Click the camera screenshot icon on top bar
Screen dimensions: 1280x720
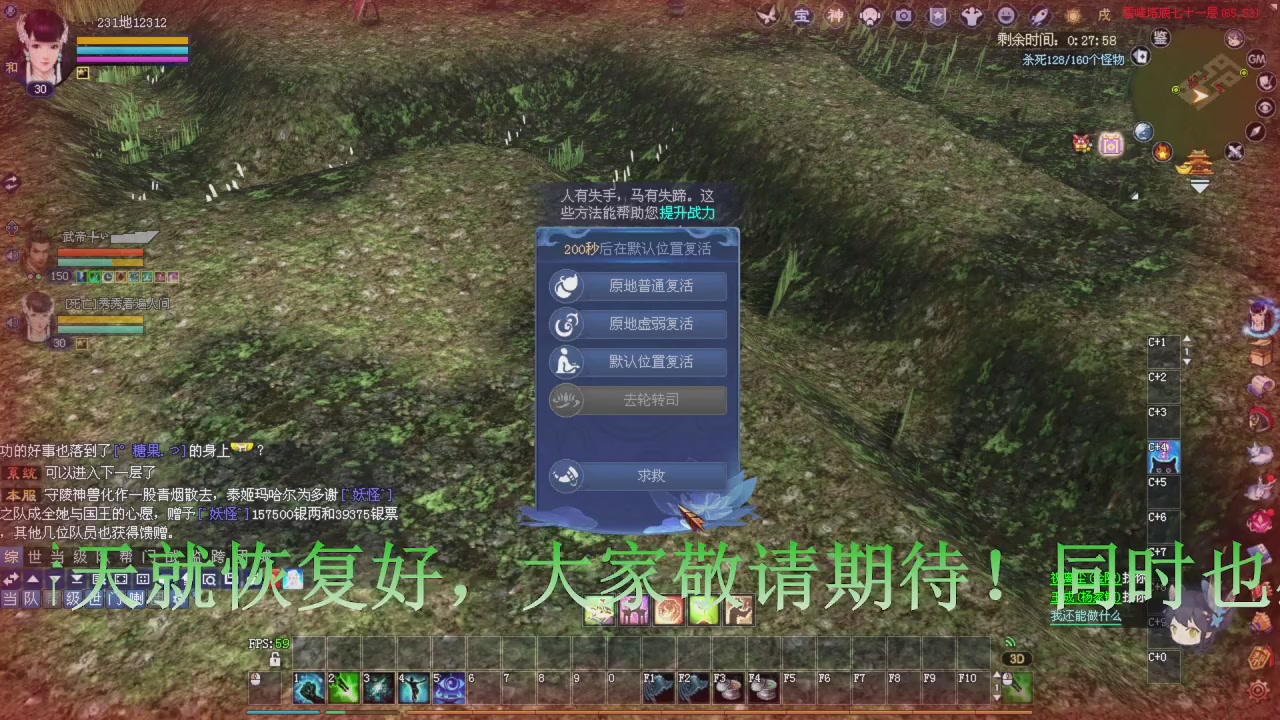(x=903, y=16)
